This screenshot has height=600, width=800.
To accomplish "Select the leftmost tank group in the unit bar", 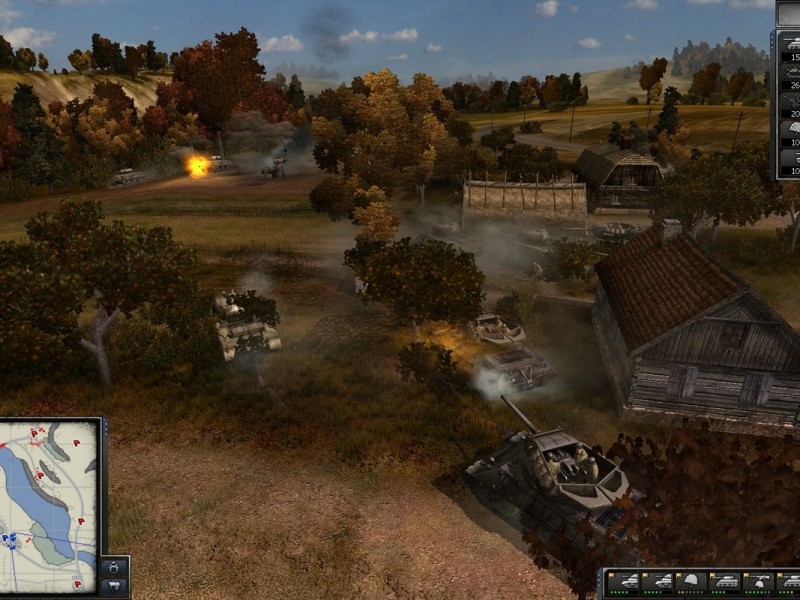I will click(x=624, y=583).
